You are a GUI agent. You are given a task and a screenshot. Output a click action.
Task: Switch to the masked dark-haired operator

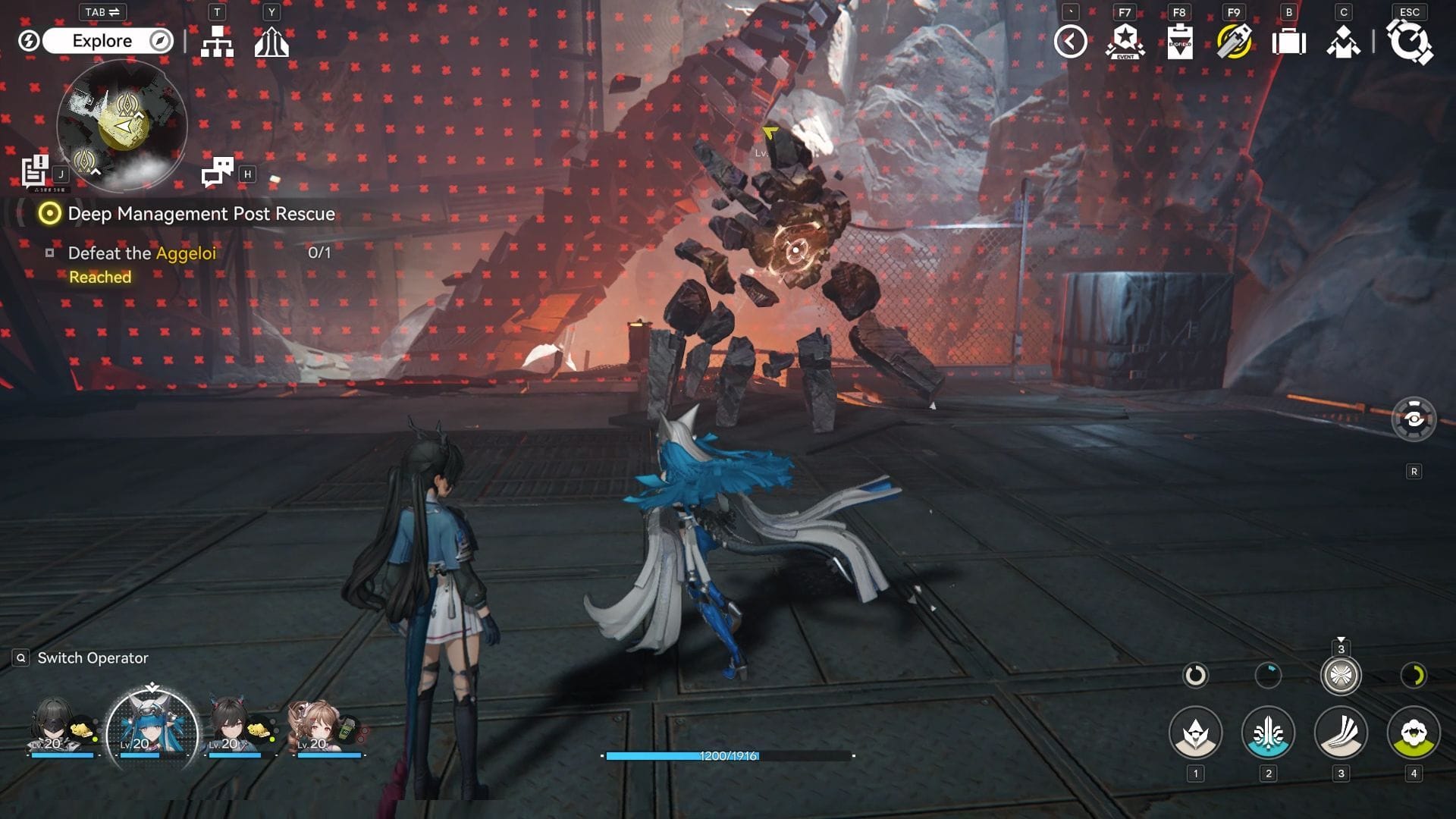[57, 728]
